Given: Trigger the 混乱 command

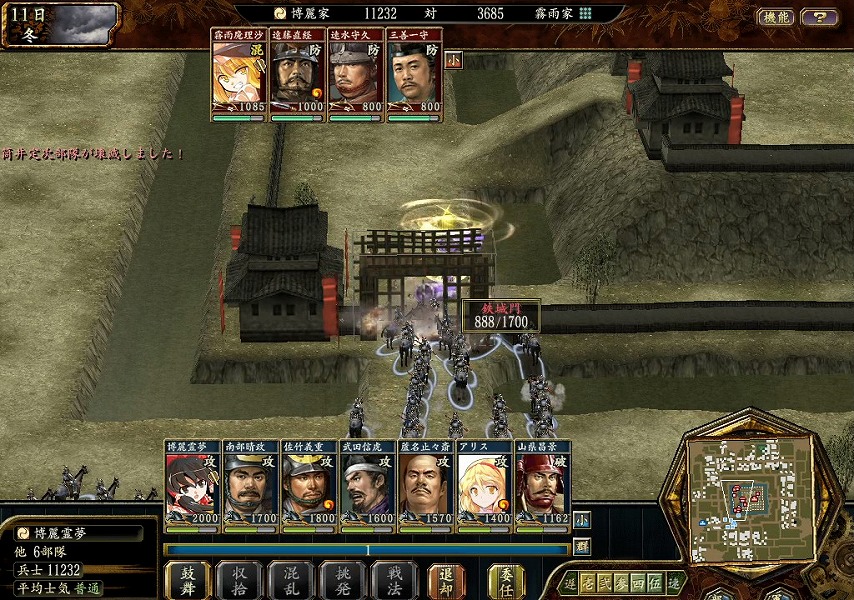Looking at the screenshot, I should pyautogui.click(x=291, y=580).
